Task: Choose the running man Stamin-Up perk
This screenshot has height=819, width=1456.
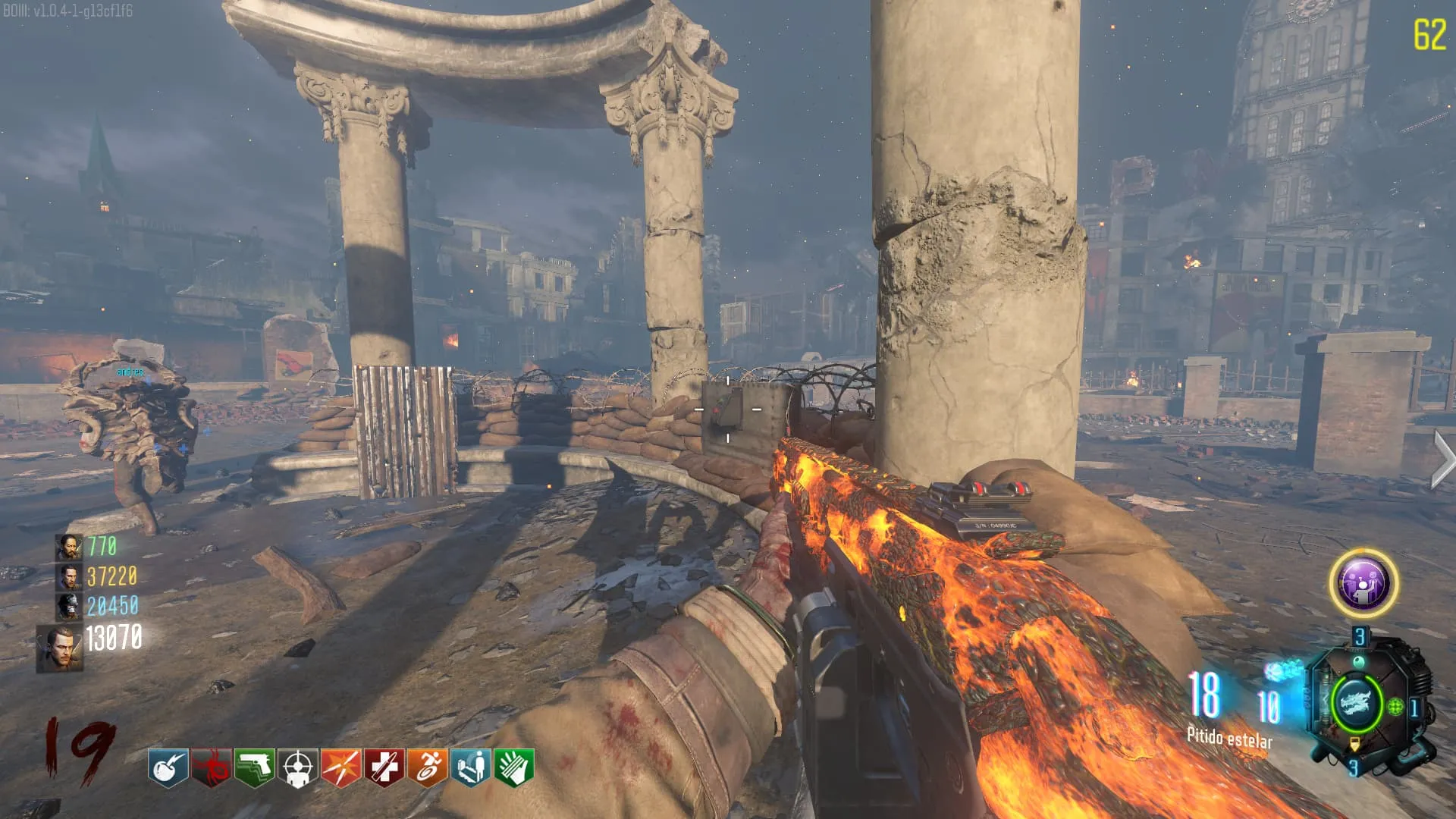Action: coord(428,767)
